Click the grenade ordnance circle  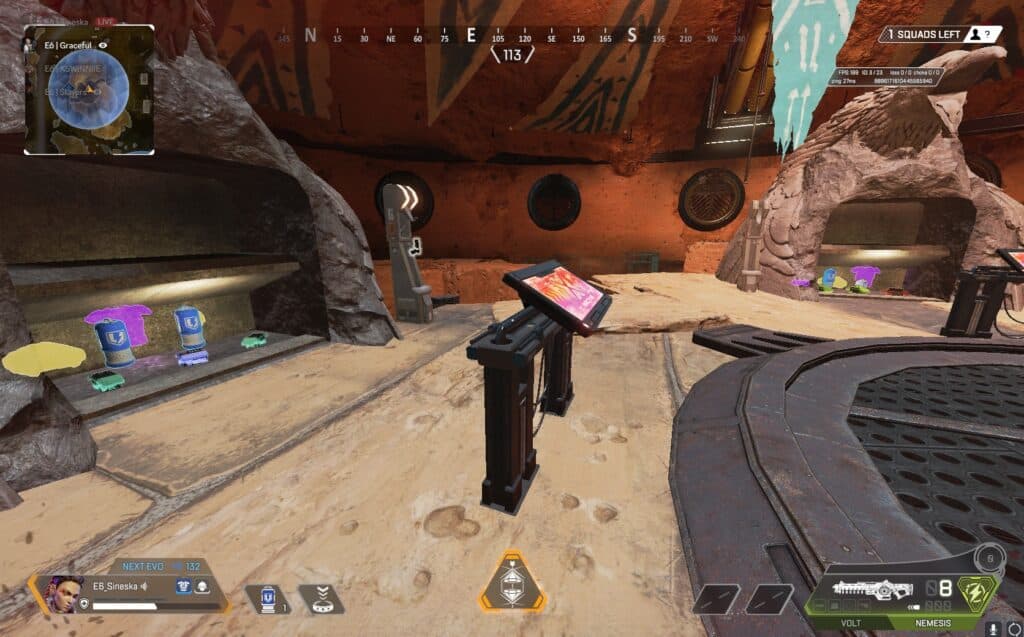989,558
